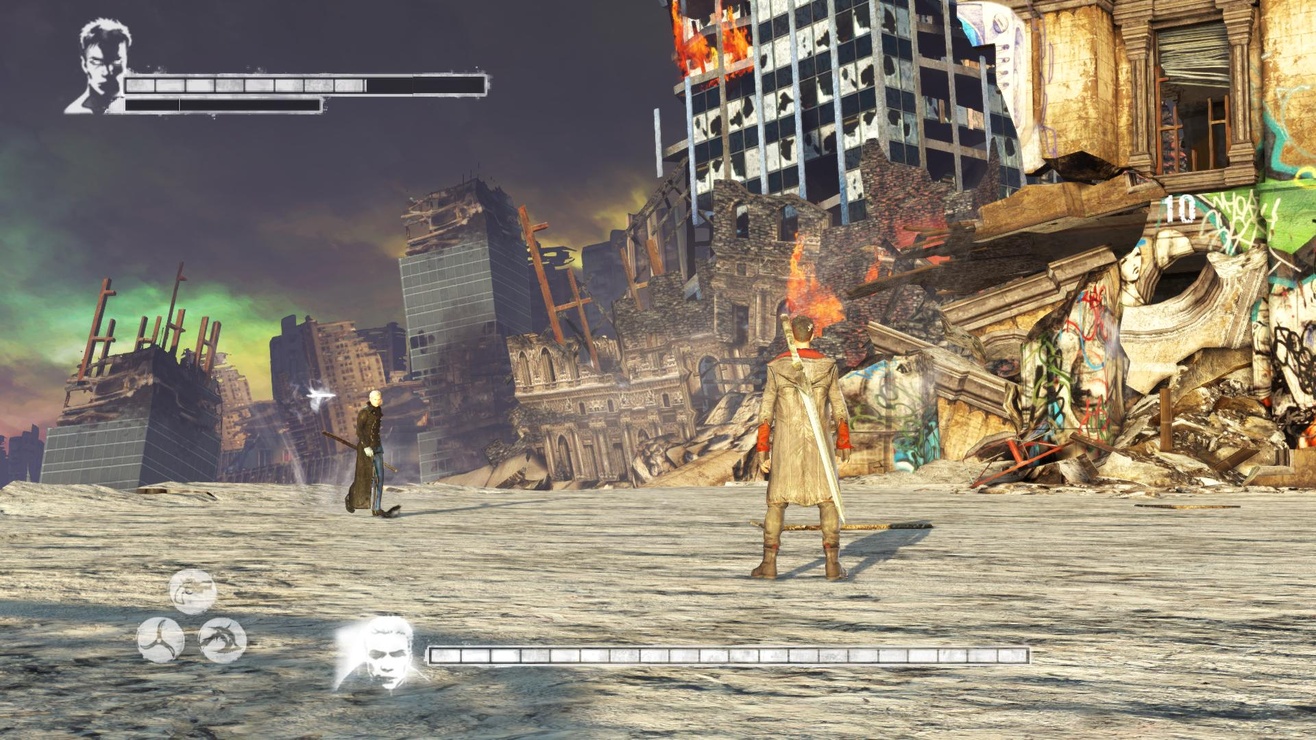Select the Ebony & Ivory pistol weapon icon
The height and width of the screenshot is (740, 1316).
tap(192, 591)
